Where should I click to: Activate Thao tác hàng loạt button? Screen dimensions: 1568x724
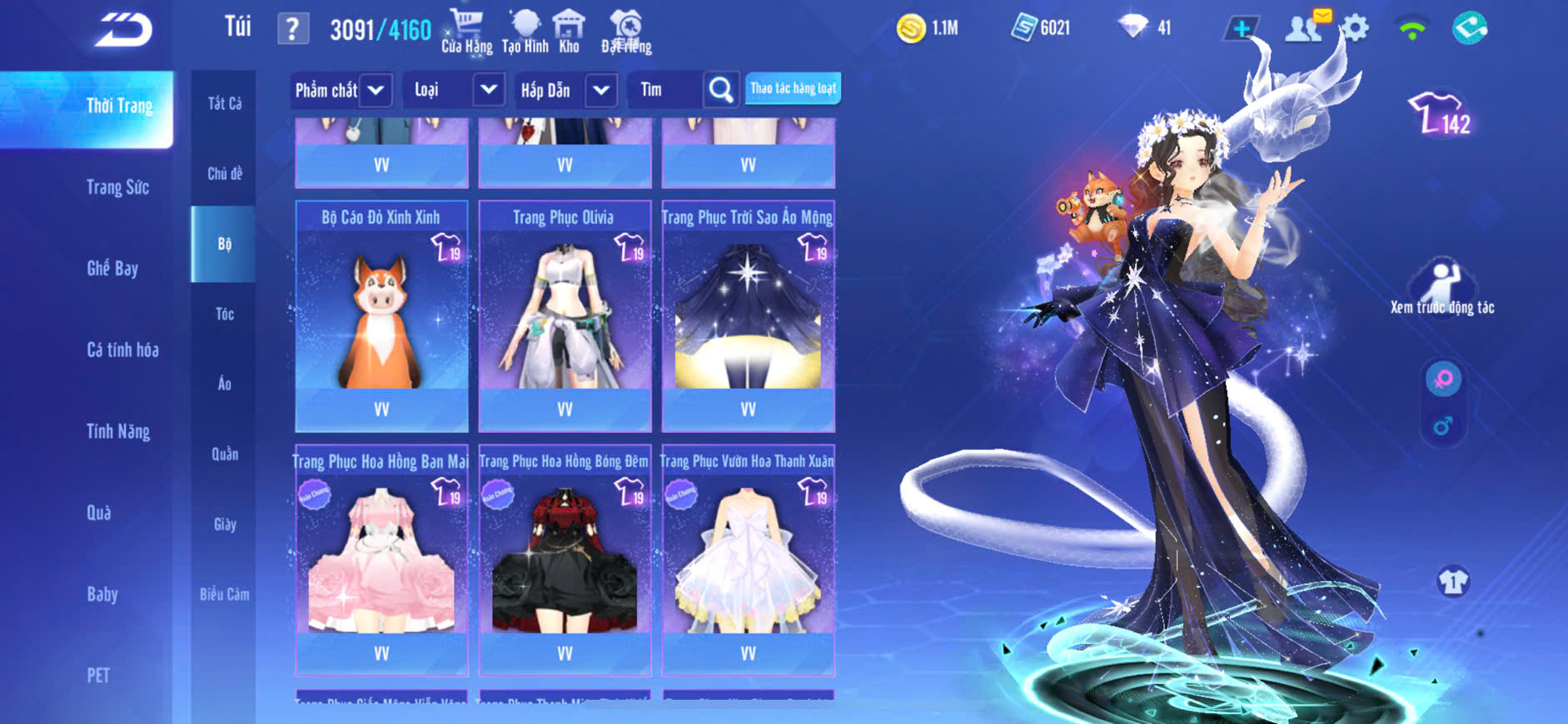coord(793,88)
